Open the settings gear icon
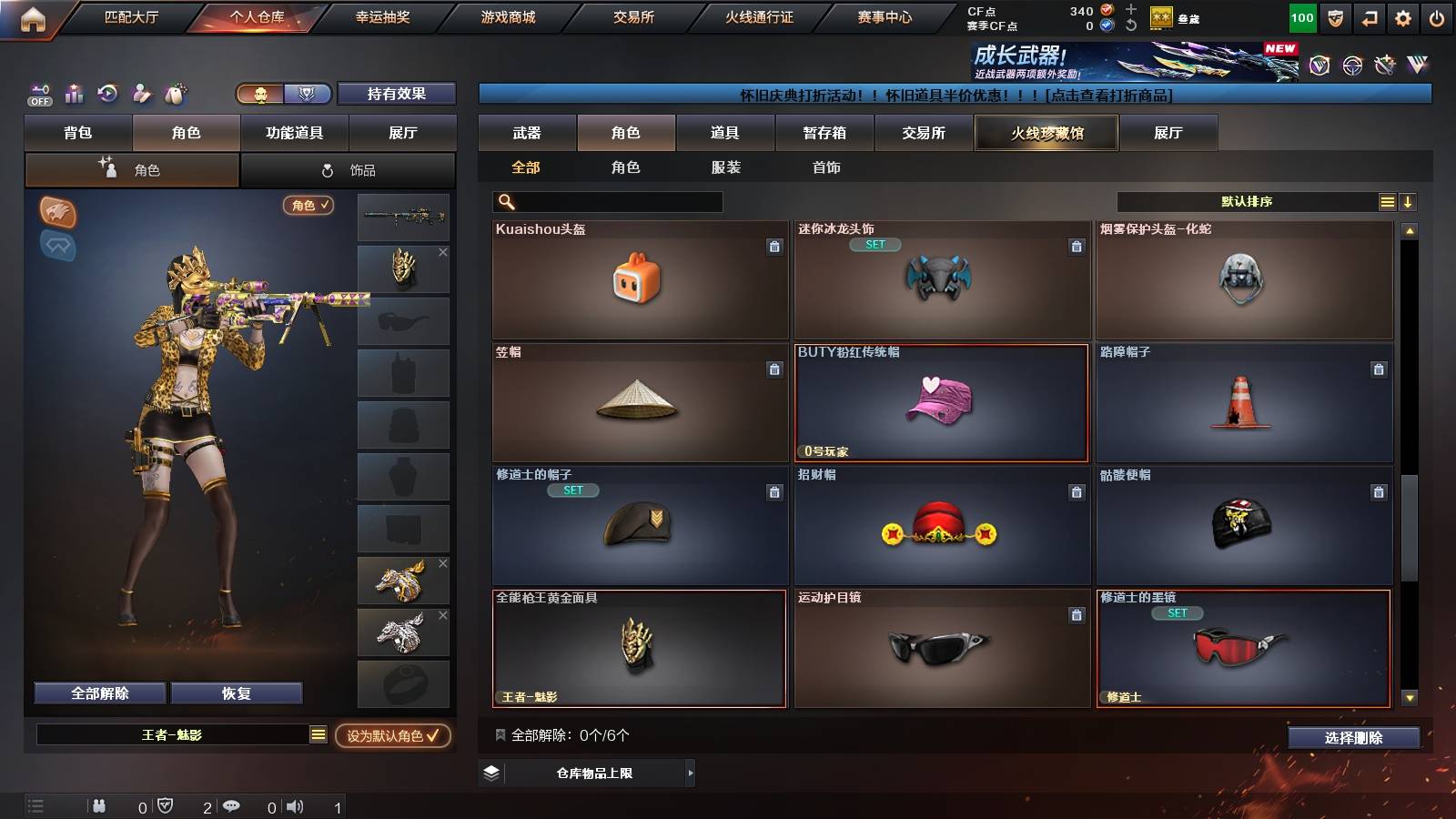Image resolution: width=1456 pixels, height=819 pixels. 1402,16
